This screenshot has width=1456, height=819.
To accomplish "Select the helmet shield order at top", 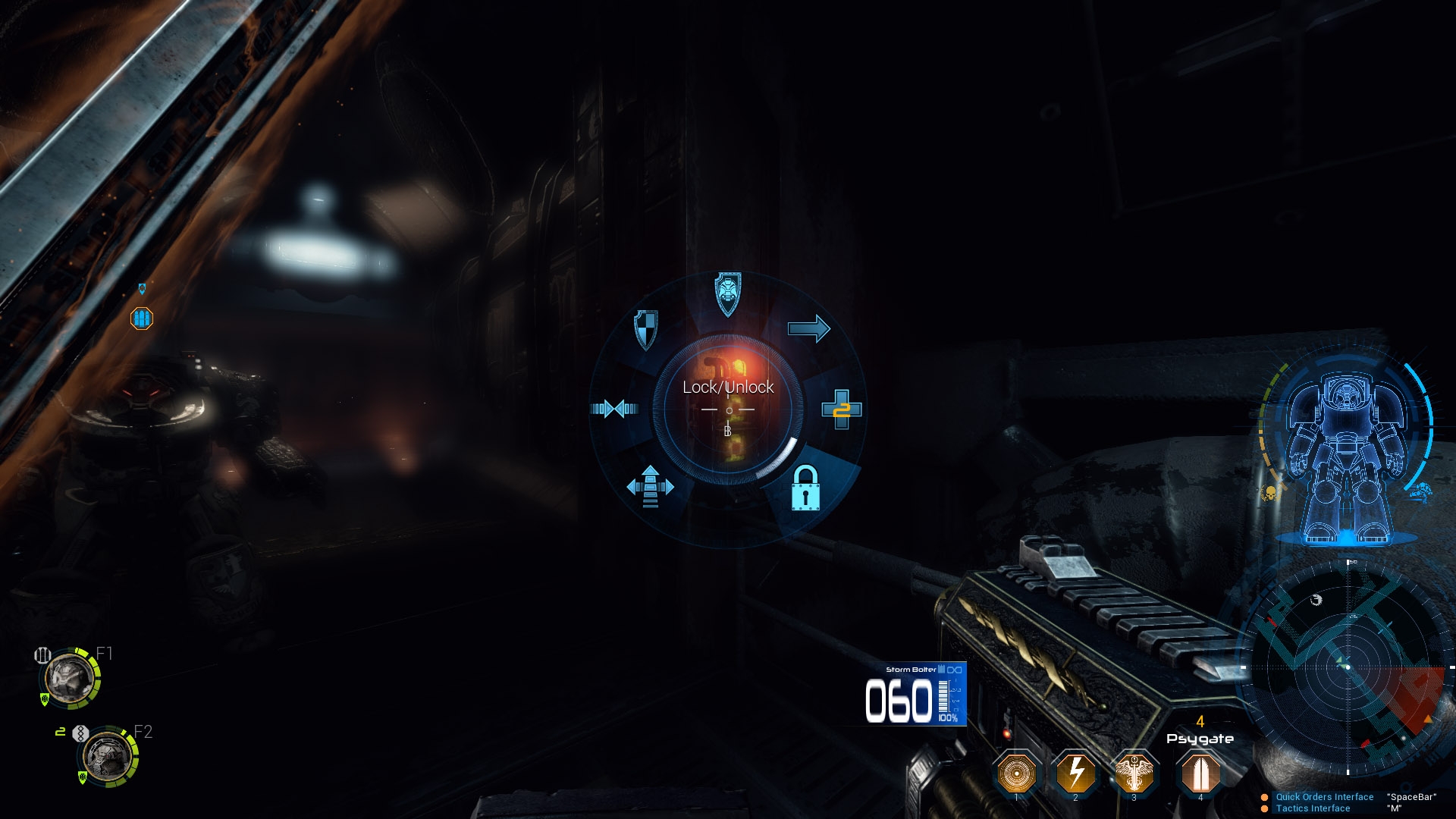I will tap(728, 294).
